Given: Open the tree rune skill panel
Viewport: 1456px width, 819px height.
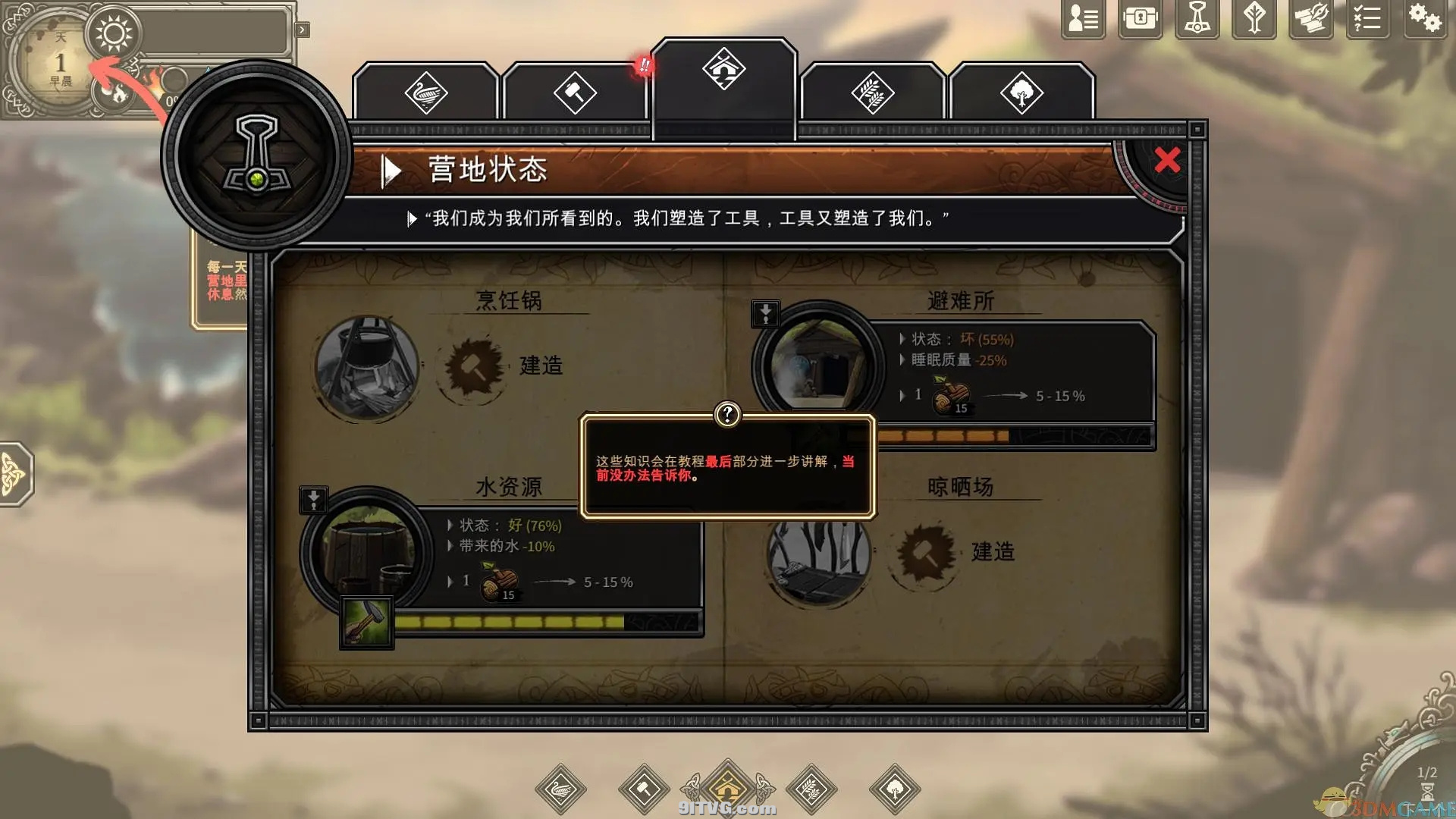Looking at the screenshot, I should pos(1254,19).
